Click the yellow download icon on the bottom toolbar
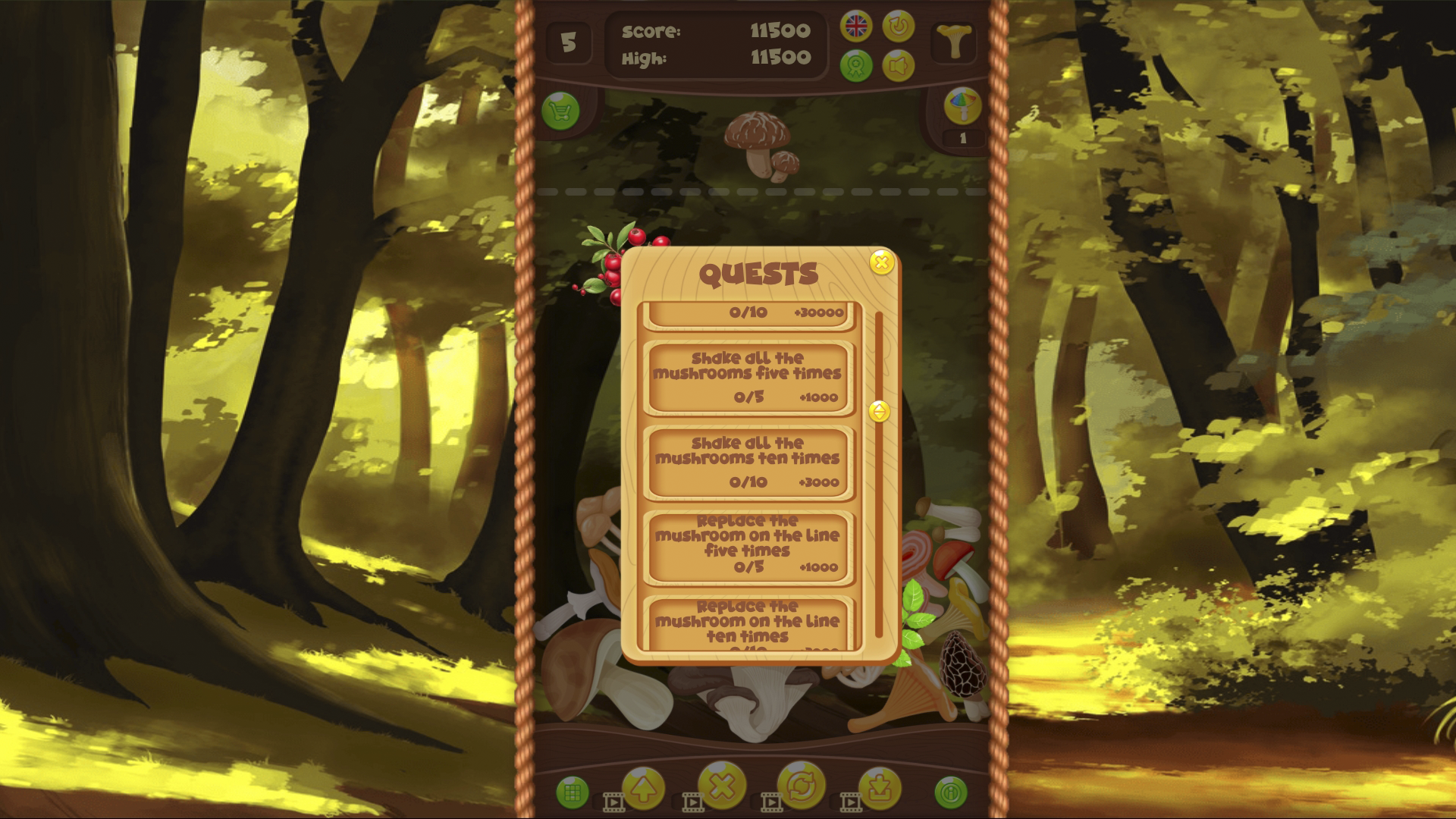 pyautogui.click(x=880, y=789)
